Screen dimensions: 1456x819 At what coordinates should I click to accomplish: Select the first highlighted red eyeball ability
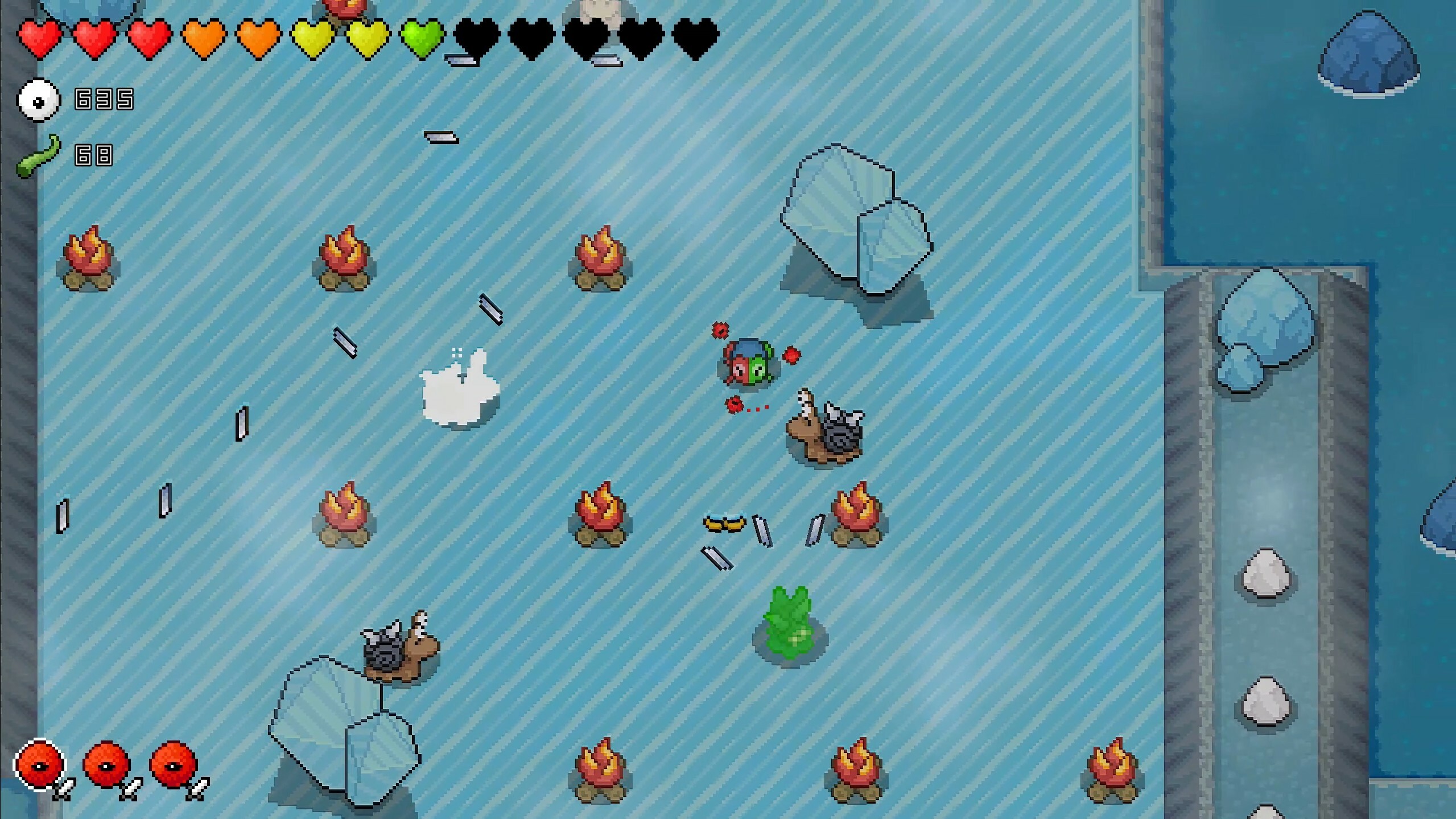40,766
